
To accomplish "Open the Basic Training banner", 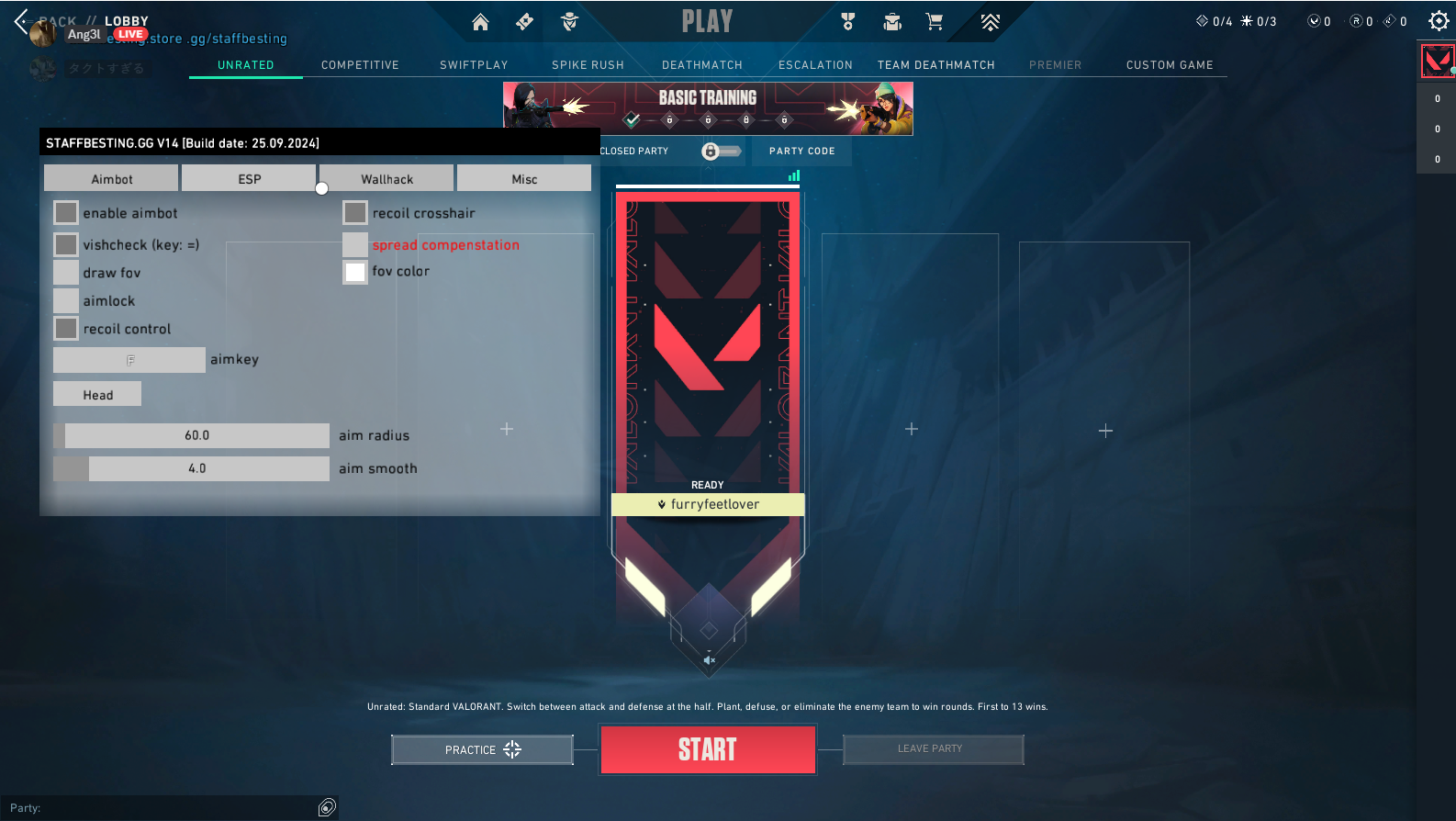I will click(x=708, y=108).
